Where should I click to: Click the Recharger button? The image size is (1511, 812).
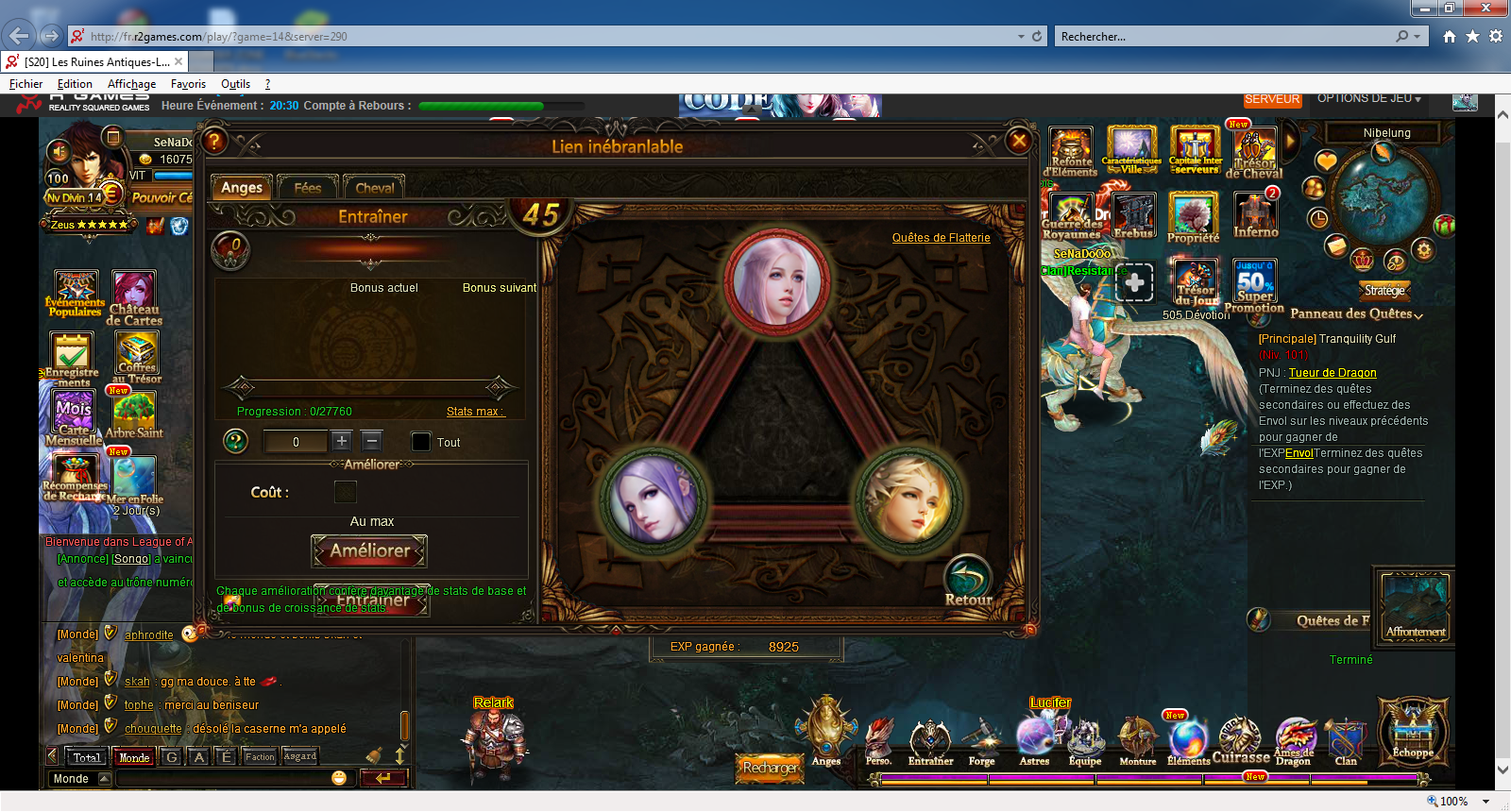pos(770,768)
